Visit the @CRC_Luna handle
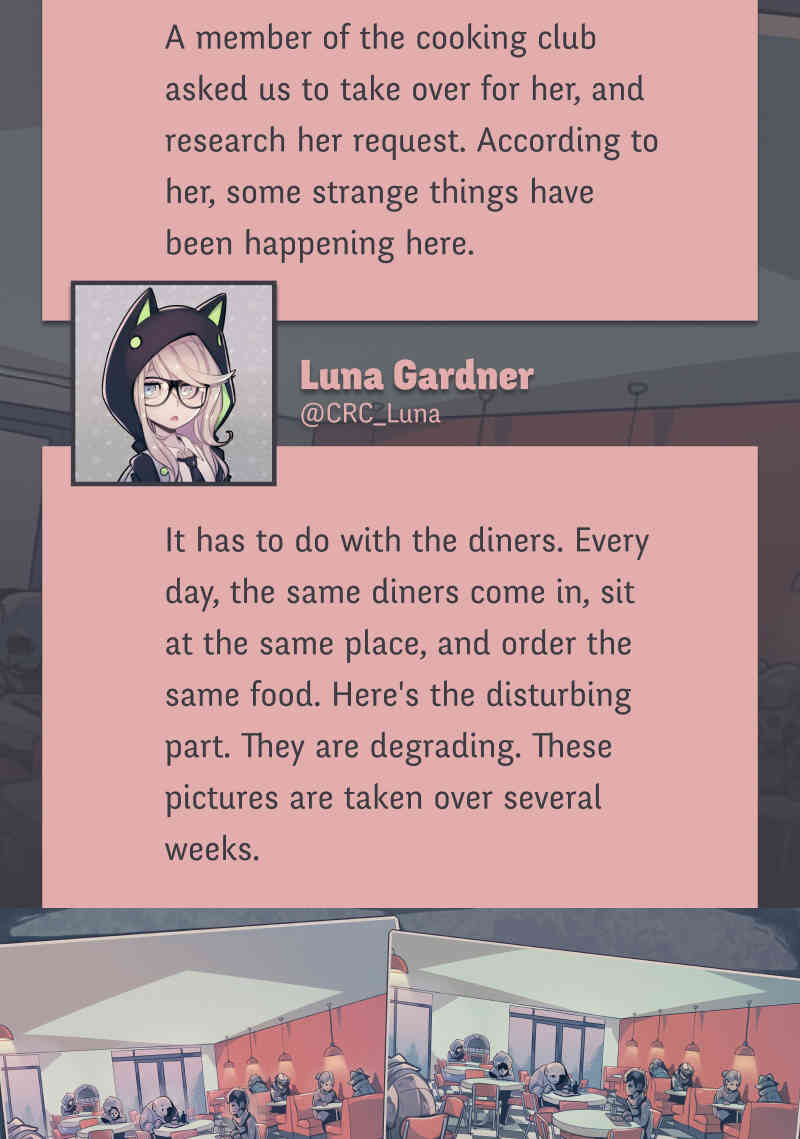This screenshot has height=1139, width=800. click(x=370, y=414)
